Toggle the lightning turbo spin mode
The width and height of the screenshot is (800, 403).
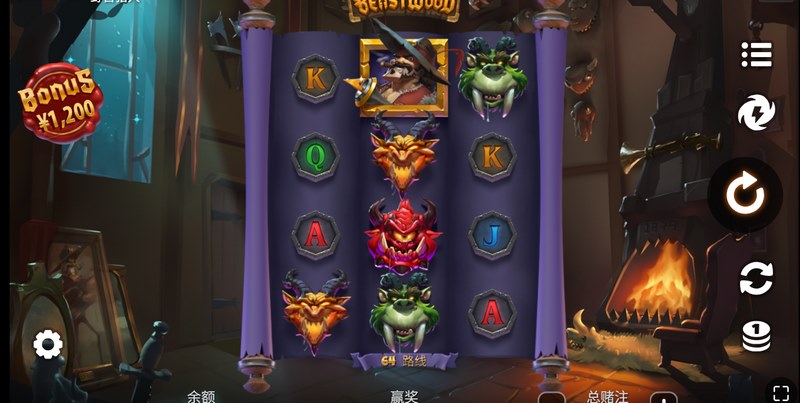tap(756, 113)
